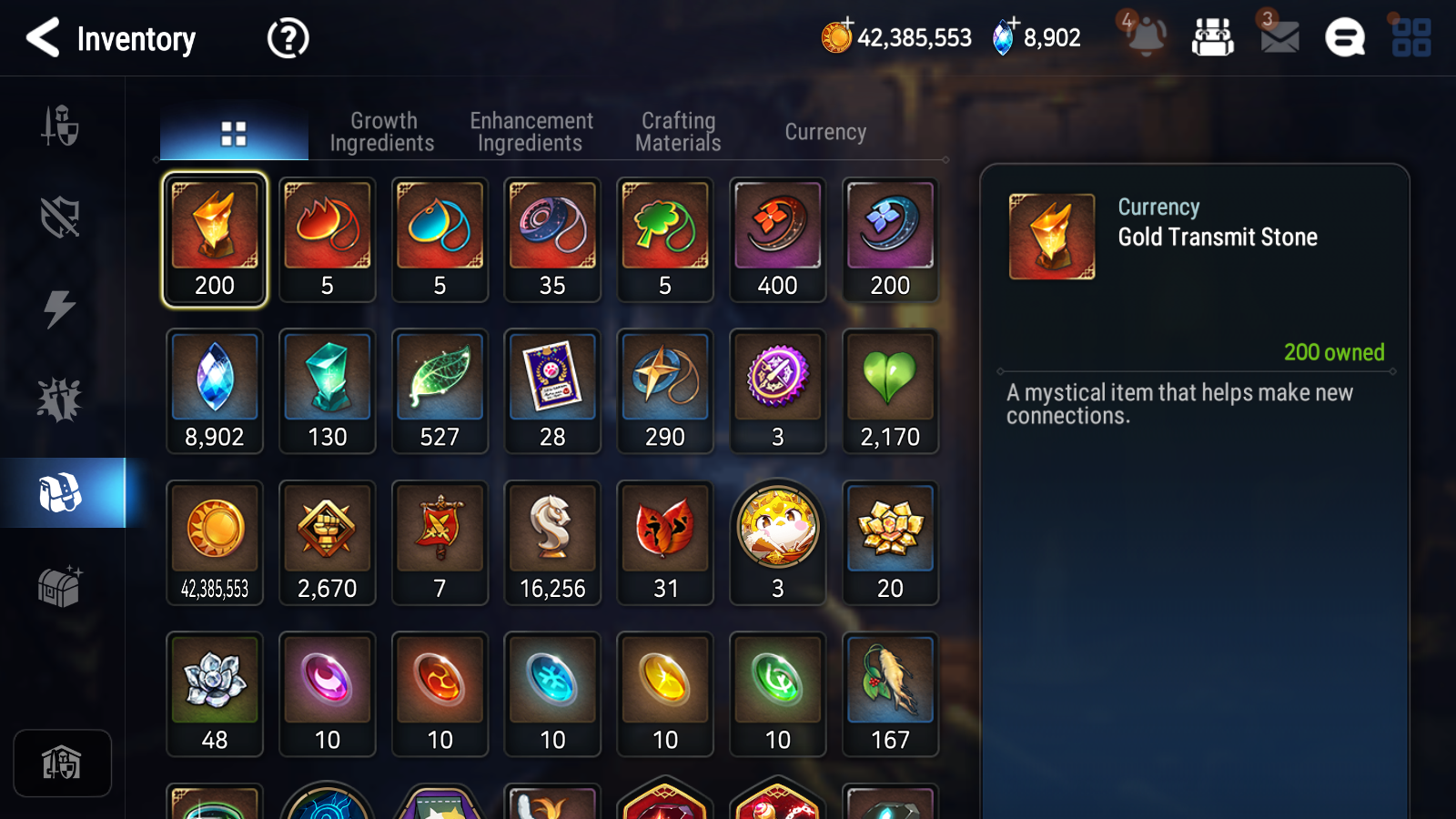Open the help question mark icon
This screenshot has width=1456, height=819.
[x=287, y=38]
